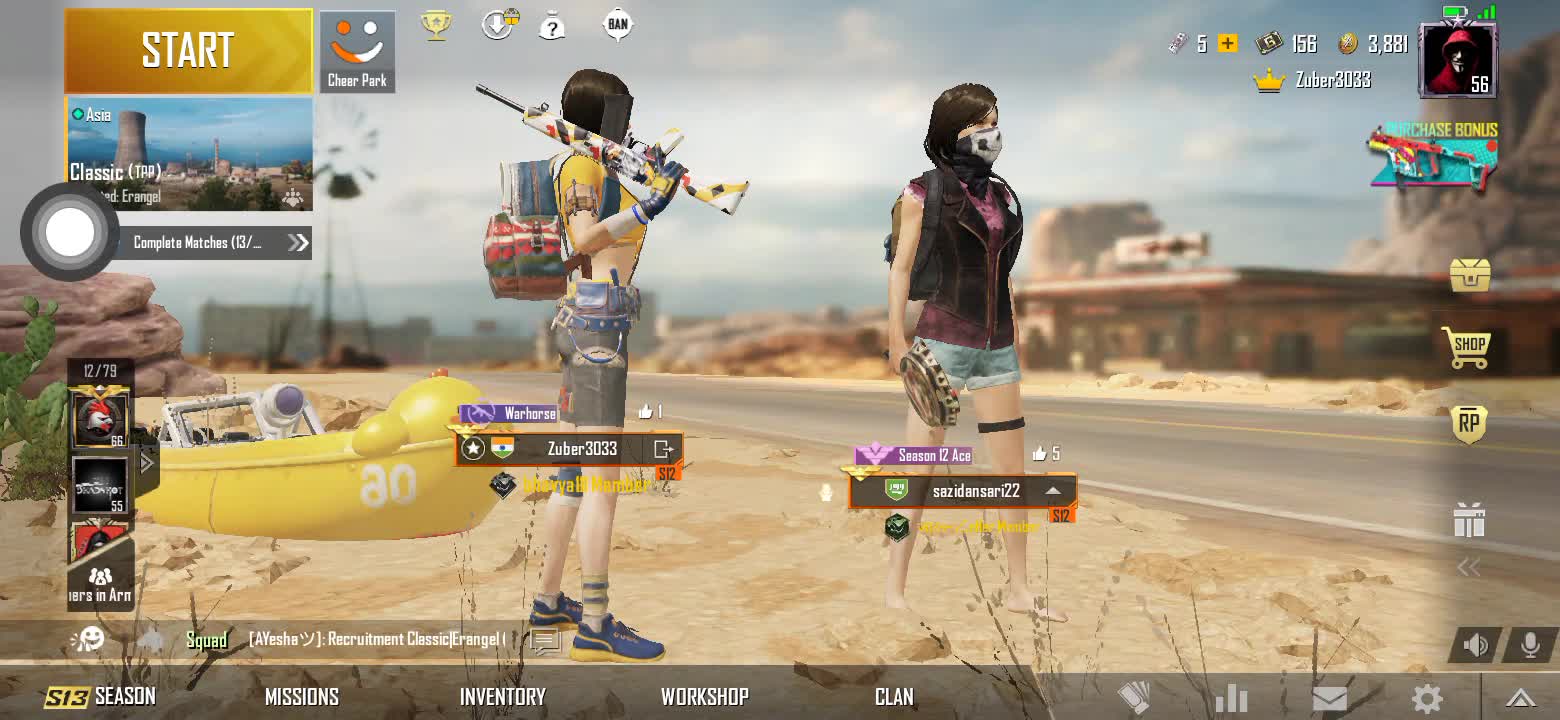Open the treasure crate icon
The image size is (1560, 720).
tap(1469, 275)
